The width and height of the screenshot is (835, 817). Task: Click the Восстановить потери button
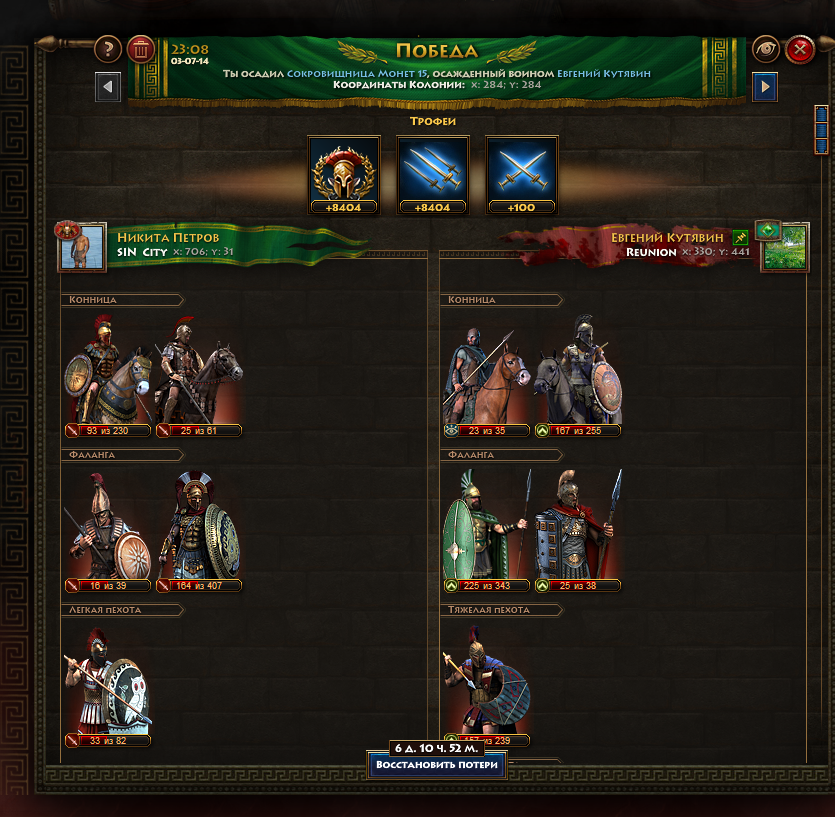pos(436,766)
